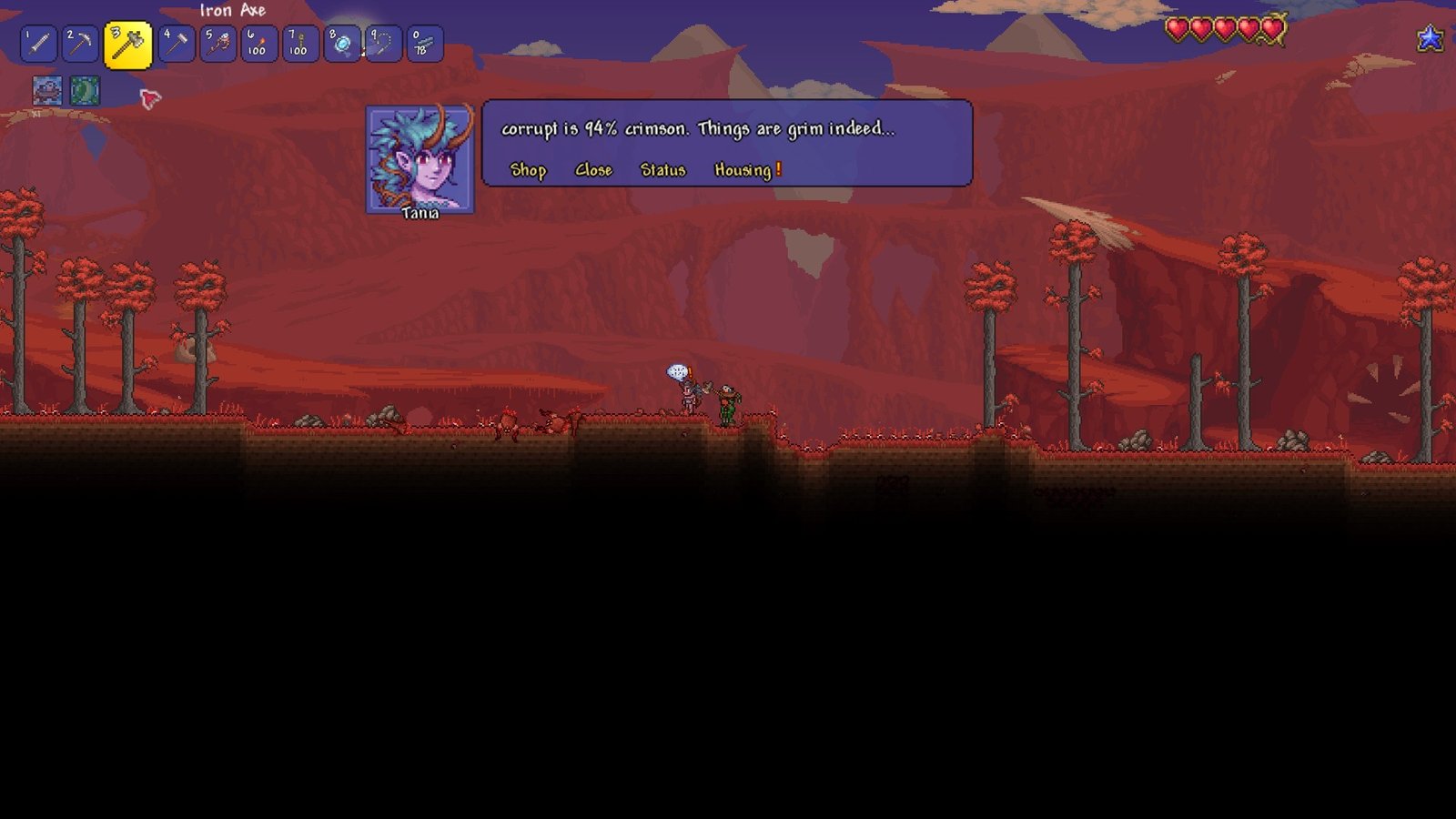Close the dialogue with Tania
1456x819 pixels.
(x=594, y=170)
